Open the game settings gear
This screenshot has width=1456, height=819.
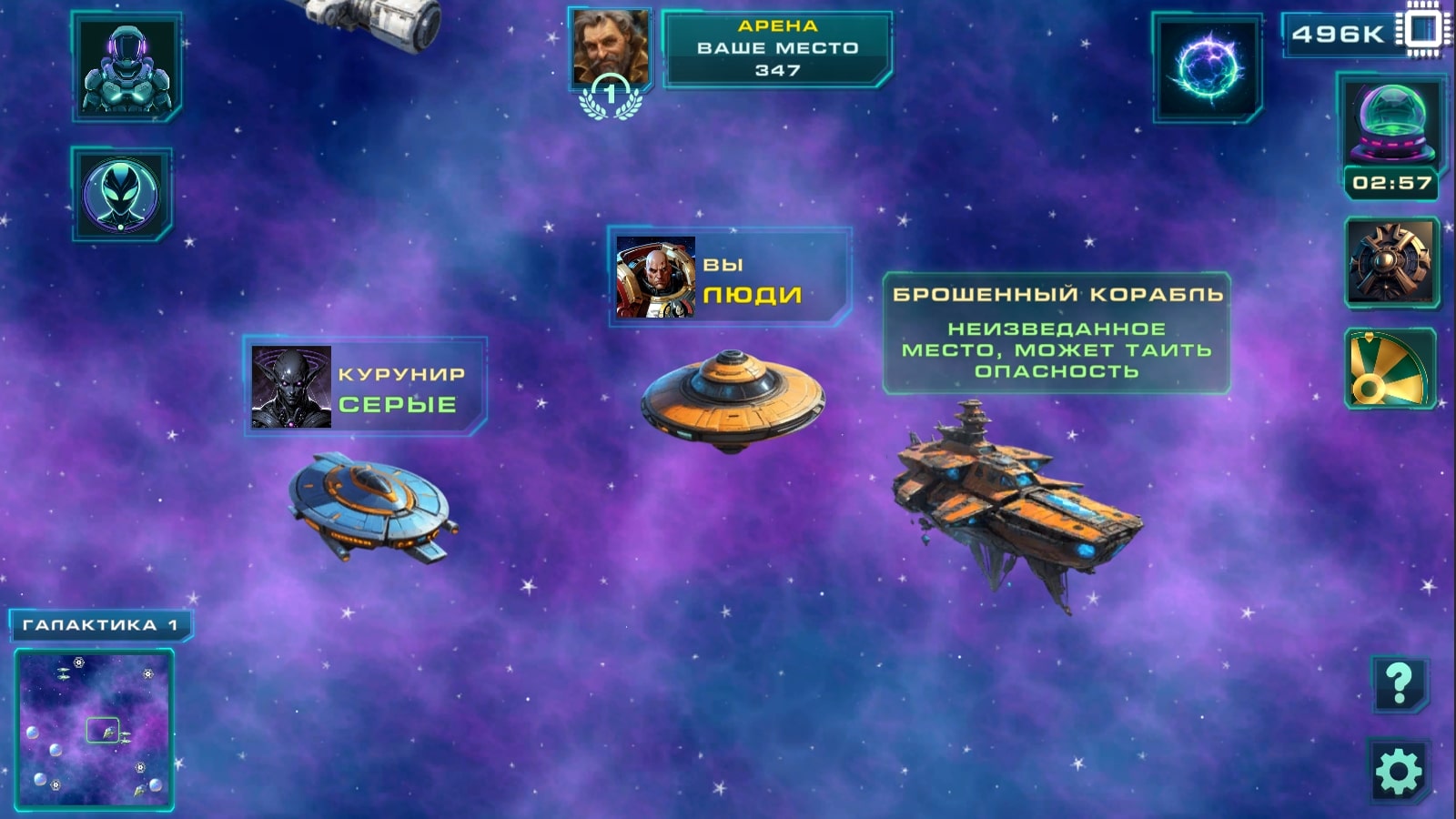pos(1400,769)
